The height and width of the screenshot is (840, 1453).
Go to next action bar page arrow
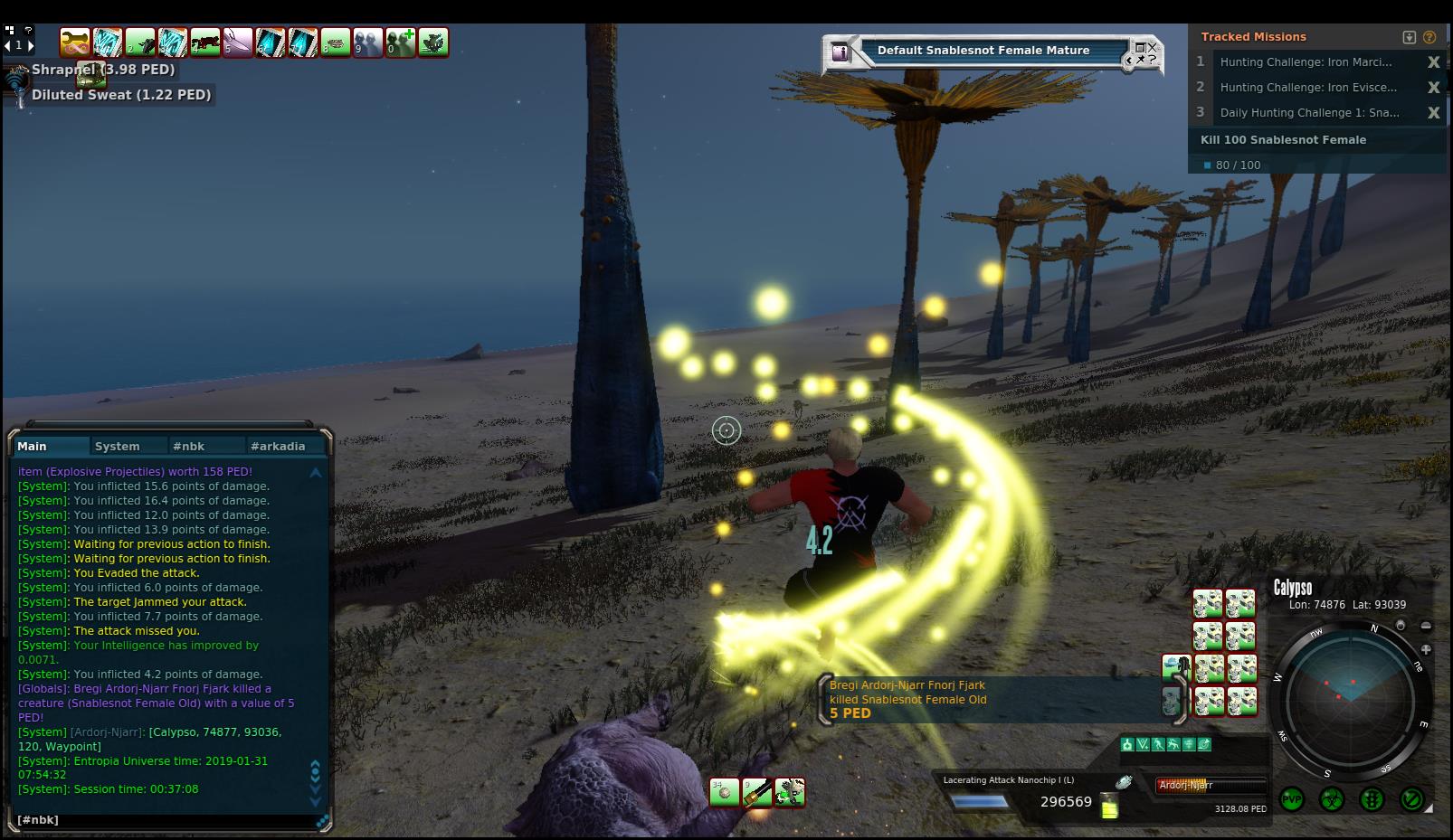(31, 44)
